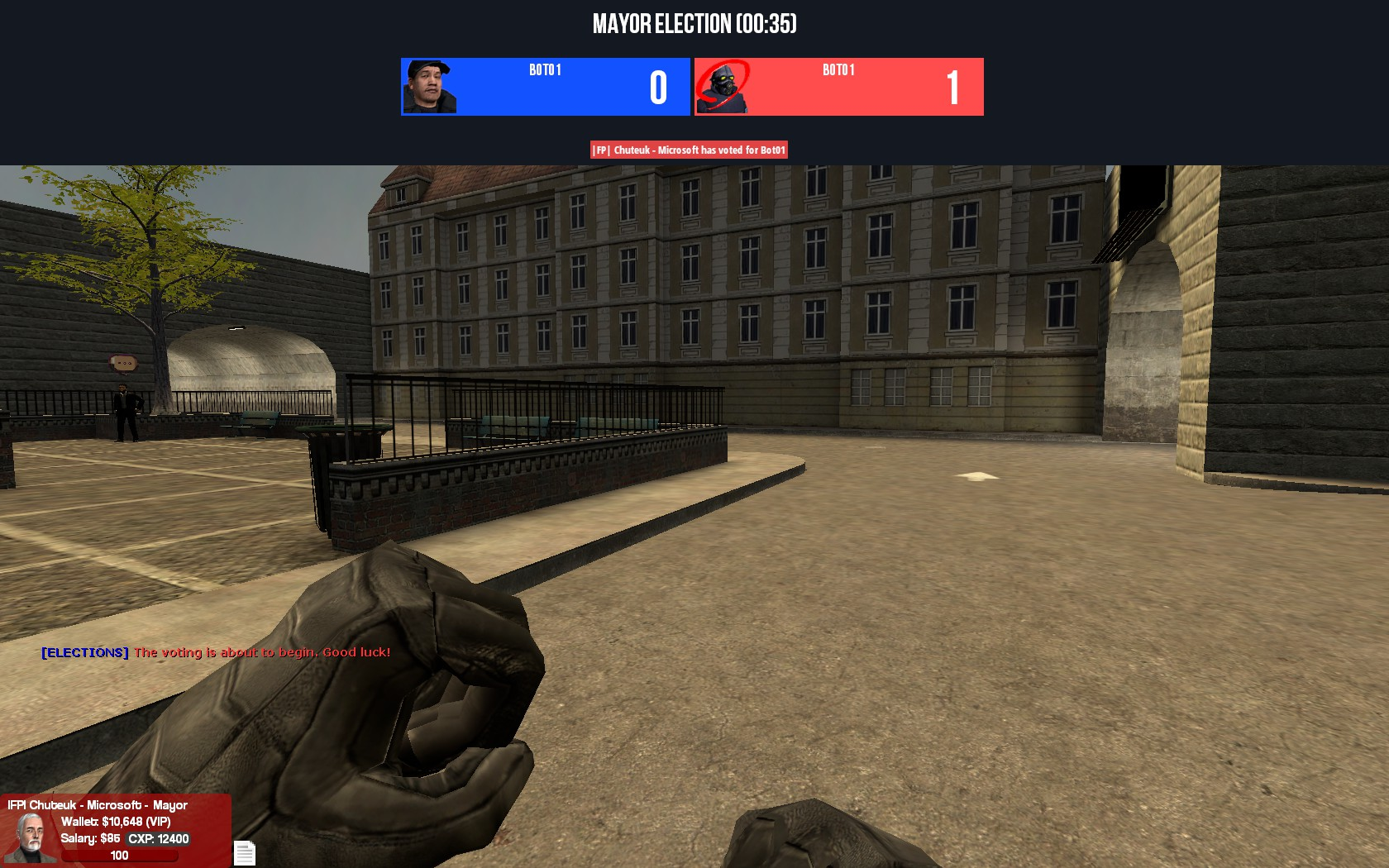Expand the blue candidate's vote tally panel
This screenshot has height=868, width=1389.
point(656,87)
